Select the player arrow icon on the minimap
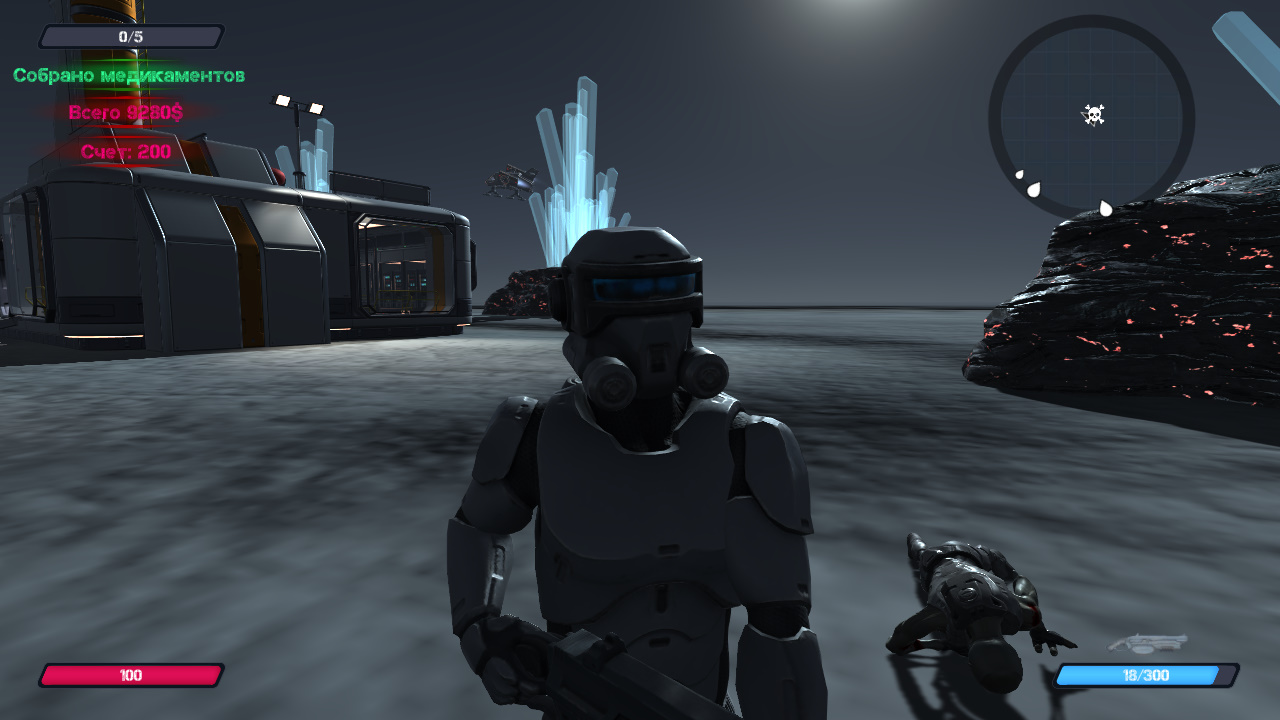The image size is (1280, 720). (x=1089, y=118)
